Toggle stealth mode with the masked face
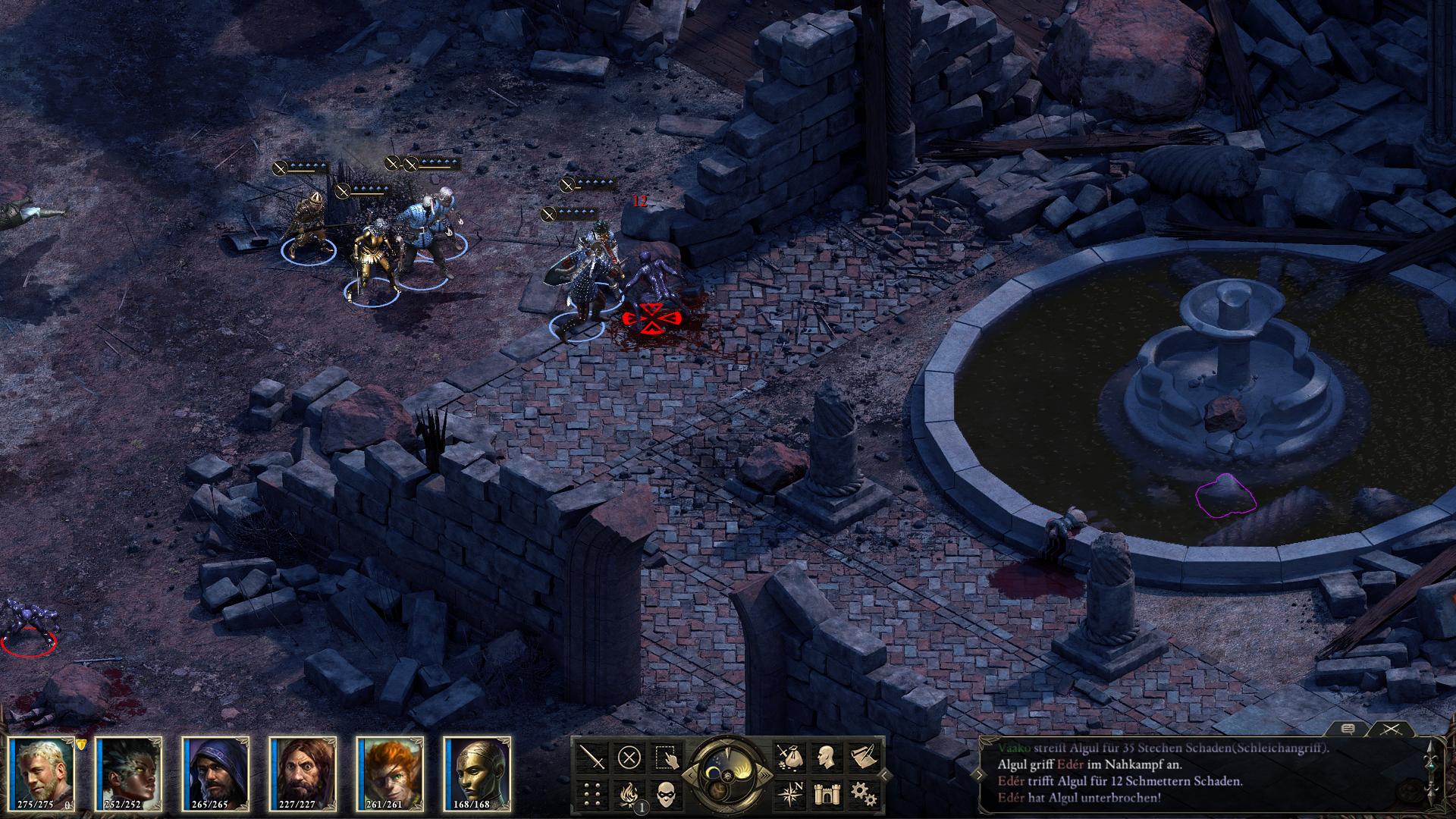Viewport: 1456px width, 819px height. [666, 794]
